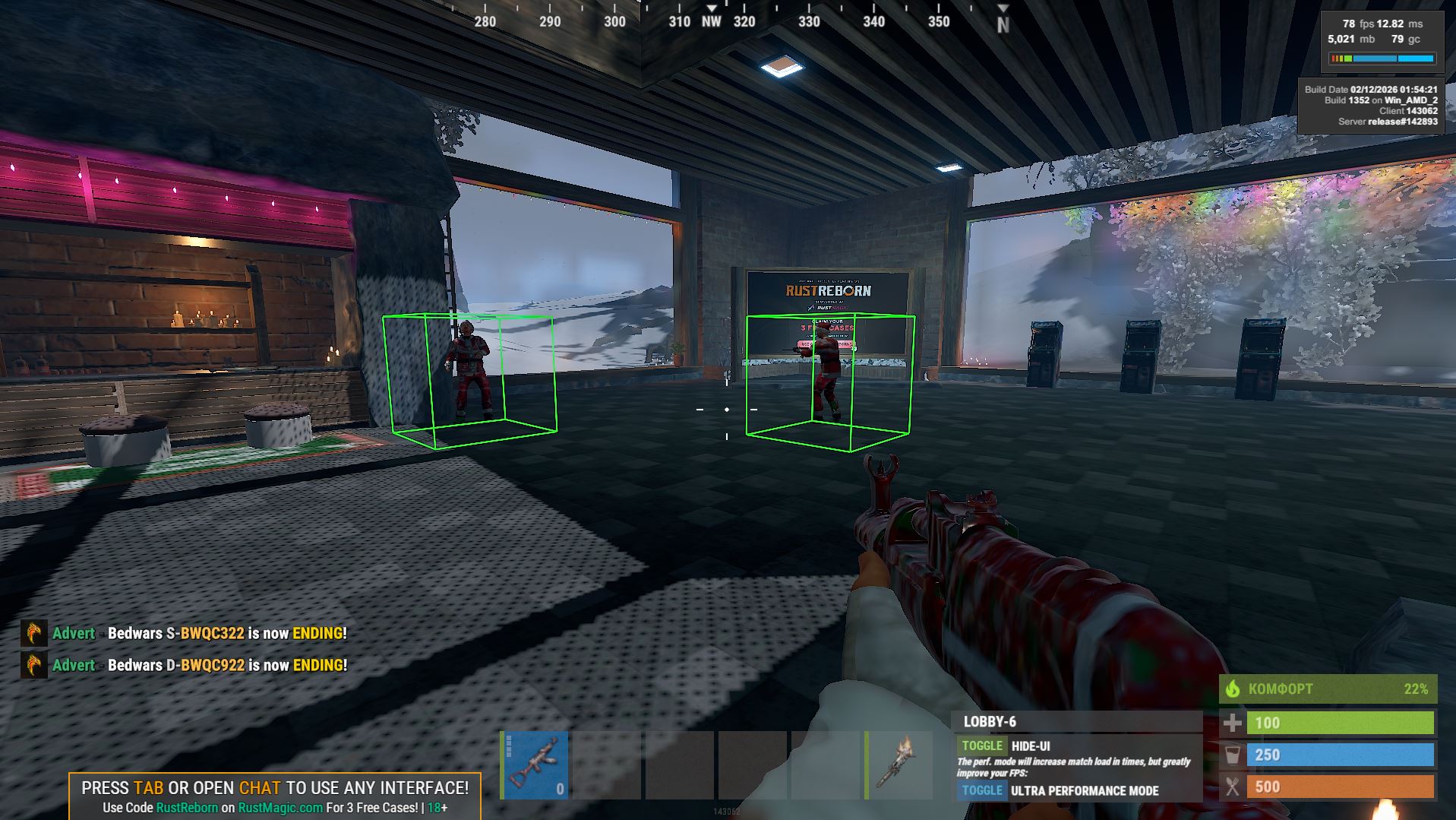Click the water glass thirst icon

tap(1233, 755)
